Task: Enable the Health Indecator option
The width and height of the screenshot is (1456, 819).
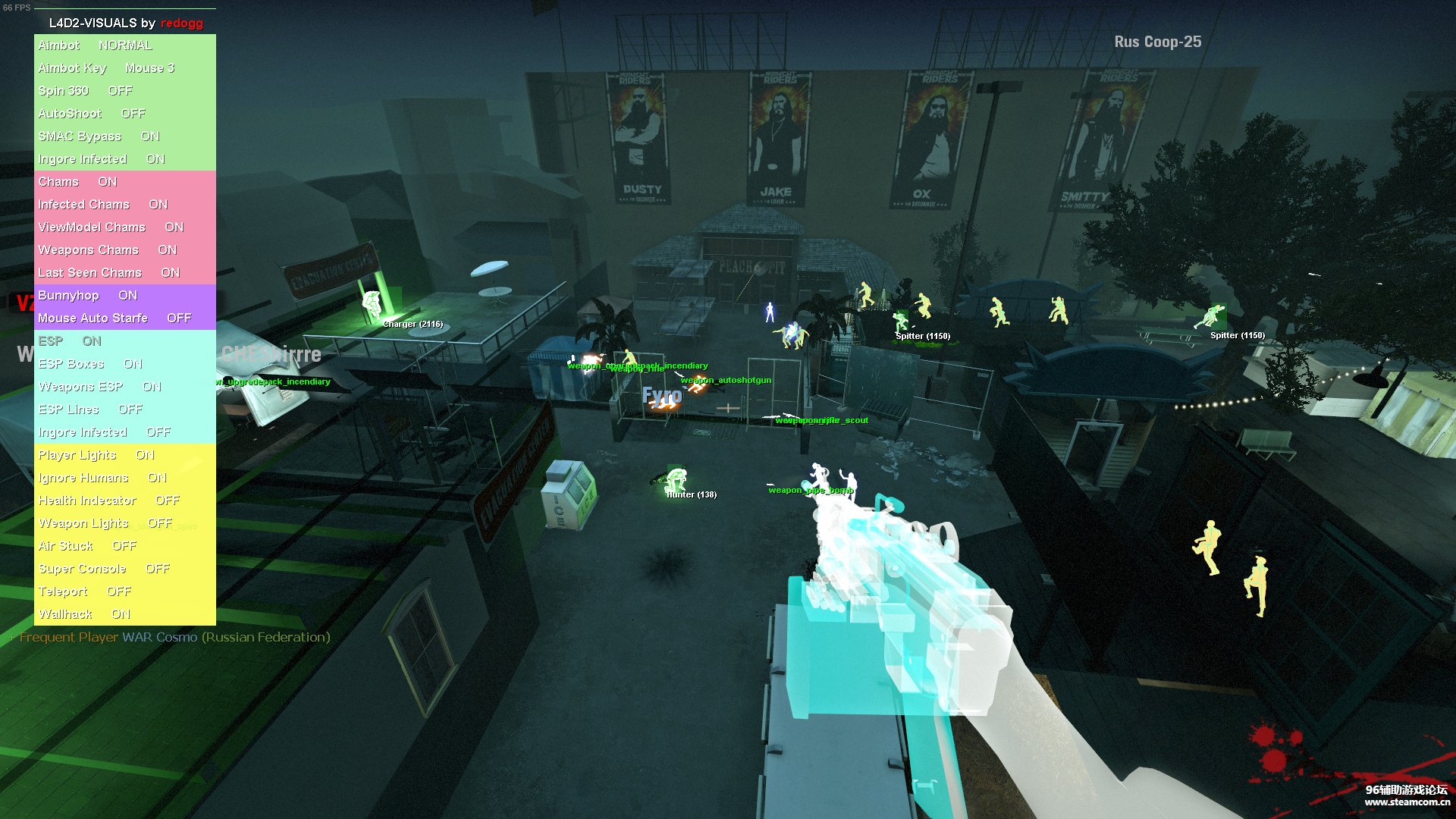Action: [109, 500]
